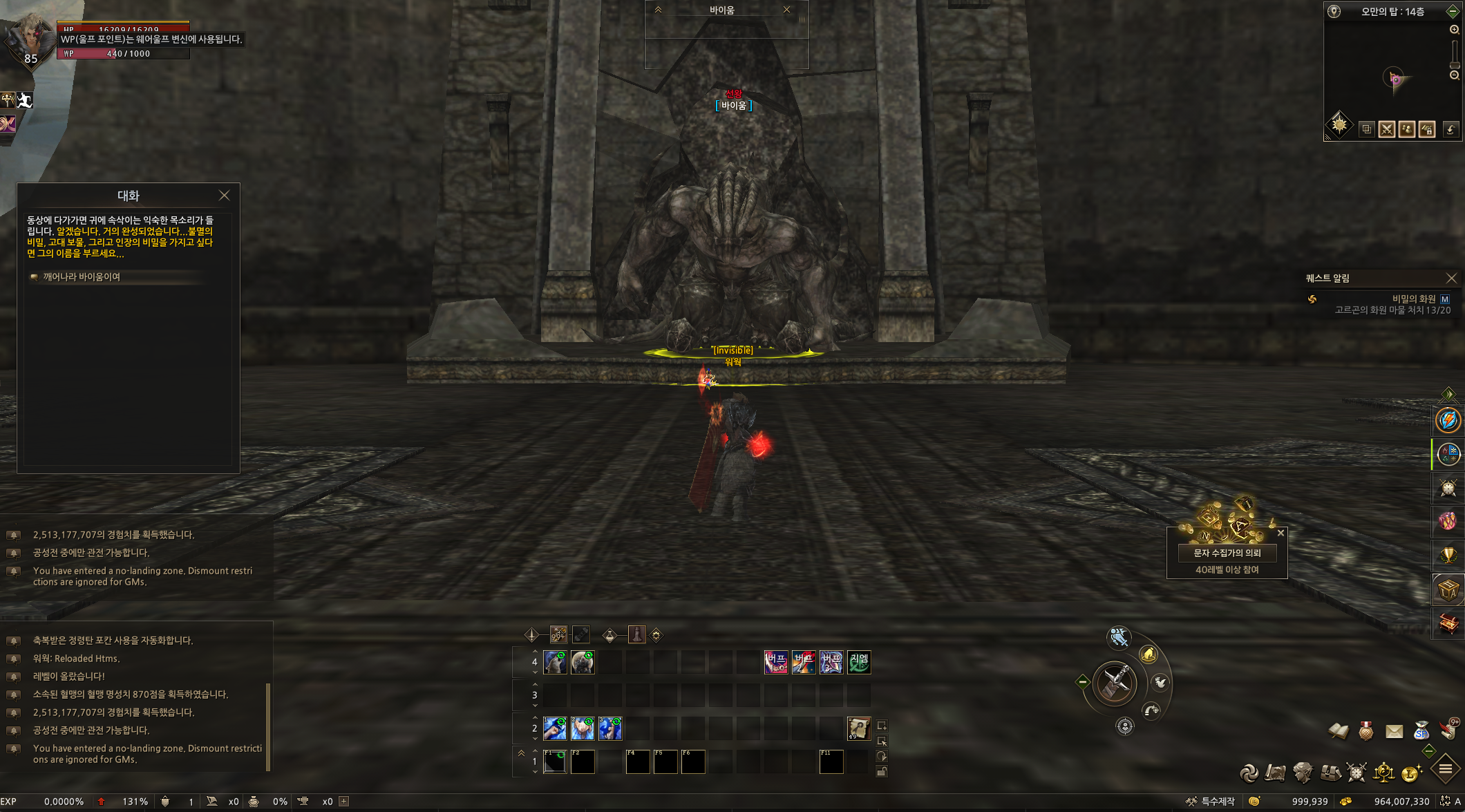Image resolution: width=1465 pixels, height=812 pixels.
Task: Activate the blue fist skill in slot 1
Action: click(x=555, y=728)
